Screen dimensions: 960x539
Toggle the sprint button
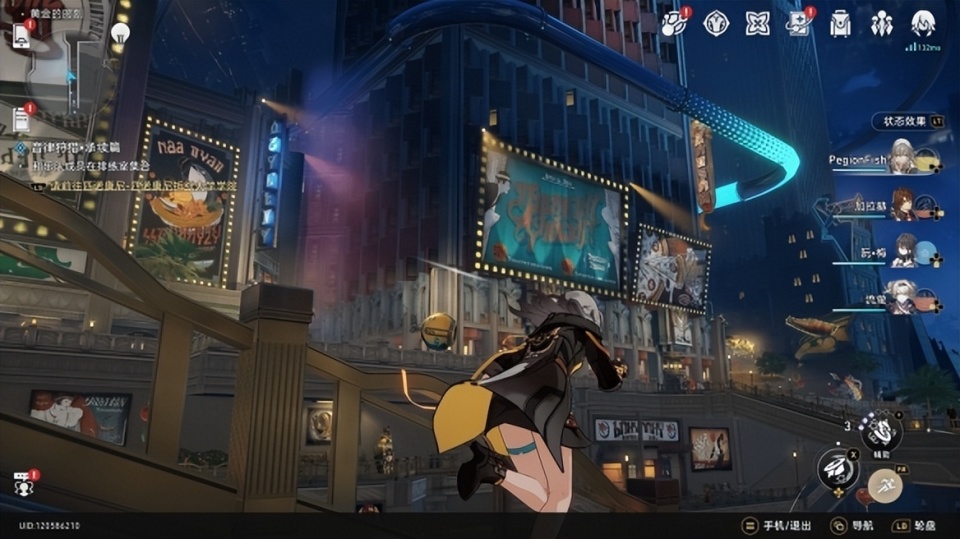click(885, 486)
